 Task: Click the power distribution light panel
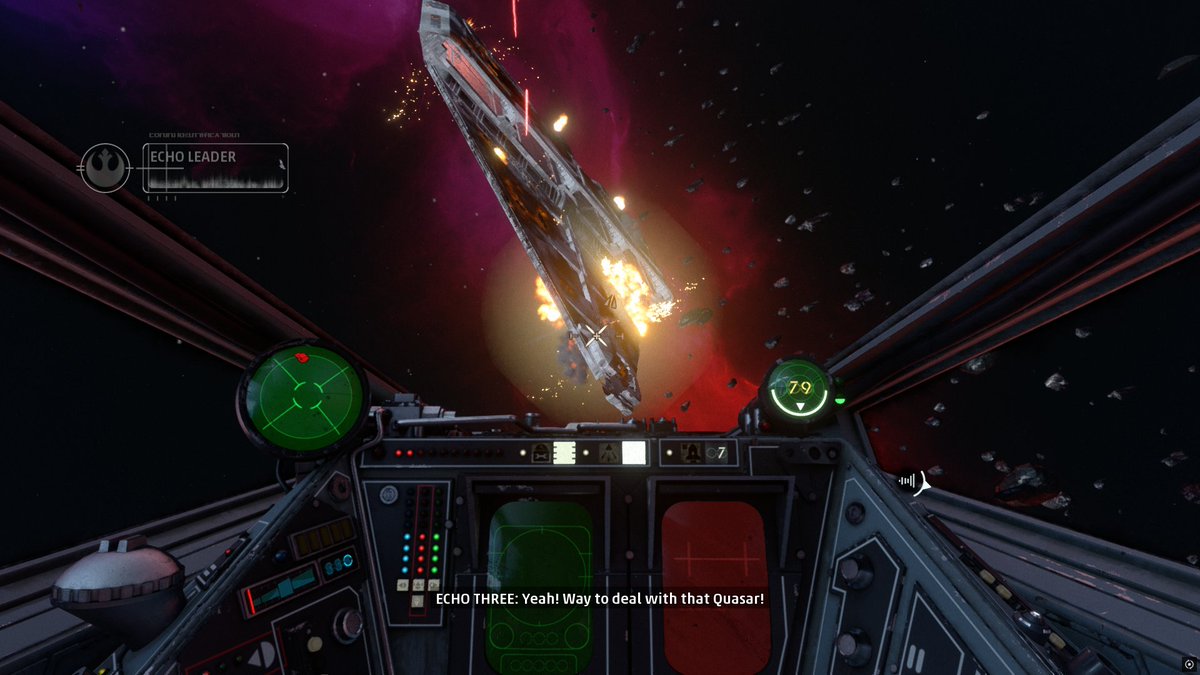coord(420,540)
